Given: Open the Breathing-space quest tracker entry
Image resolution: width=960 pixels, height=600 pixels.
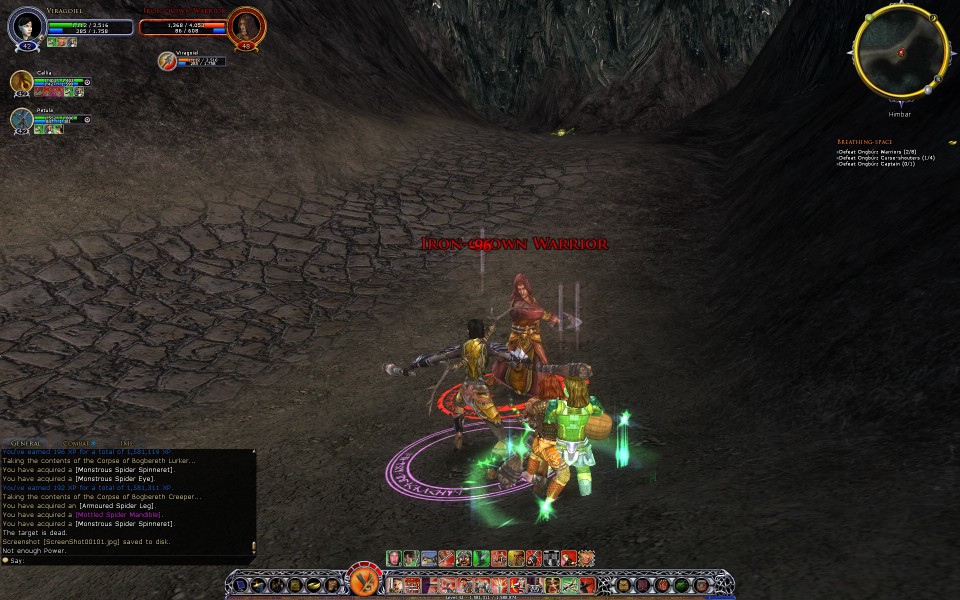Looking at the screenshot, I should click(x=863, y=142).
